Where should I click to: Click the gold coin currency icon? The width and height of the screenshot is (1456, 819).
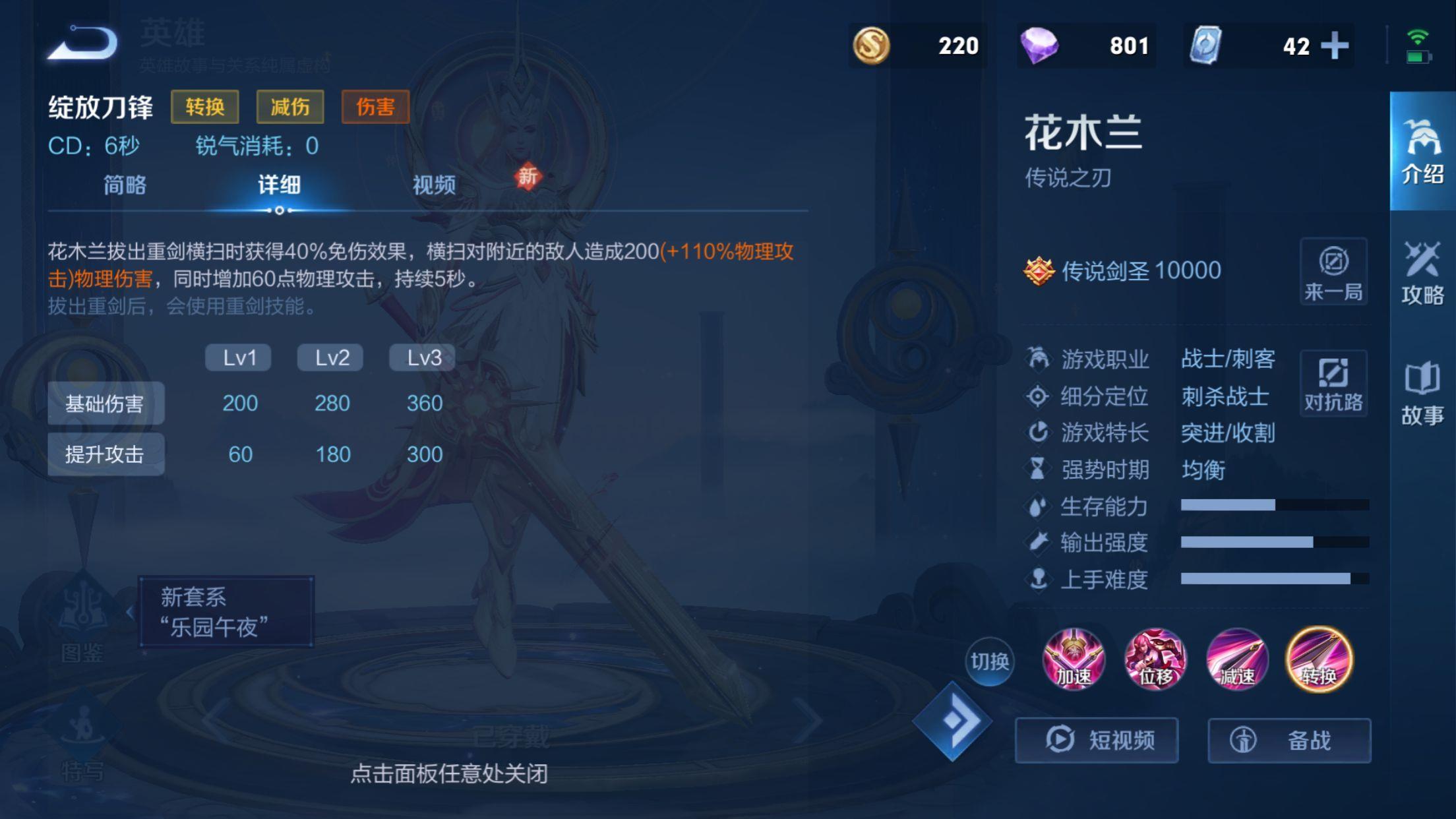871,45
